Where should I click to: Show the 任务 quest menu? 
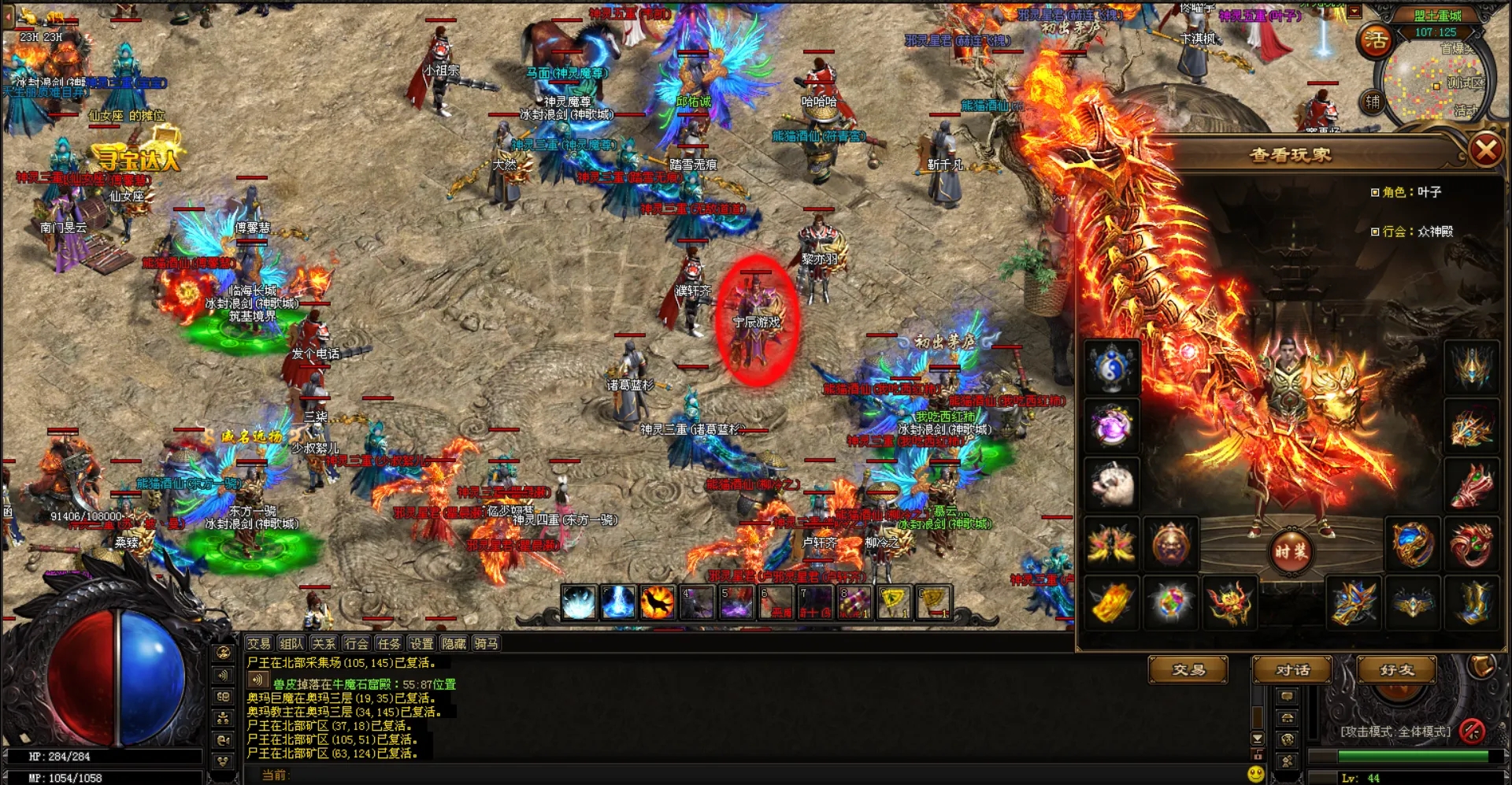(x=388, y=643)
